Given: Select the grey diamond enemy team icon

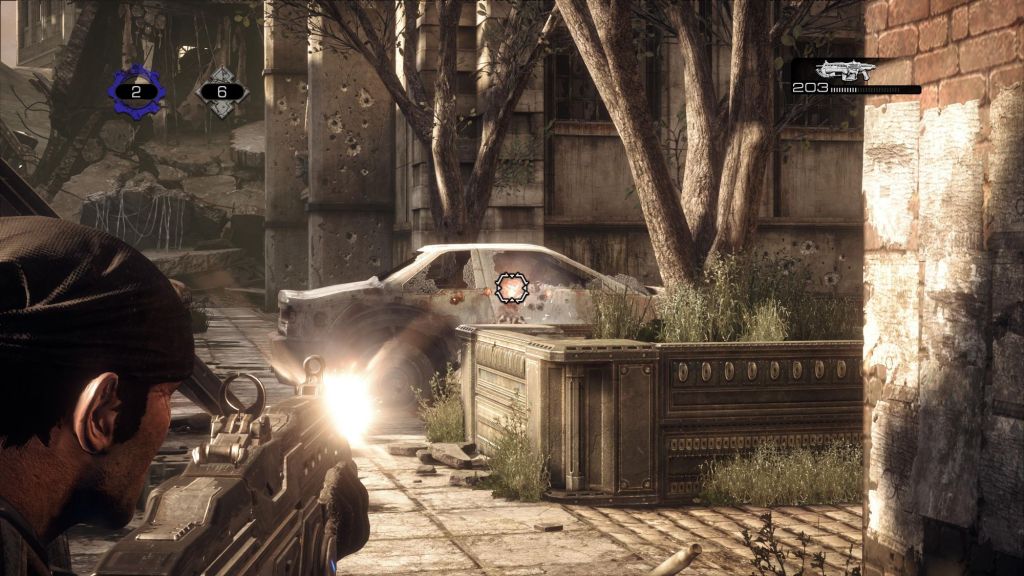Looking at the screenshot, I should pyautogui.click(x=222, y=92).
